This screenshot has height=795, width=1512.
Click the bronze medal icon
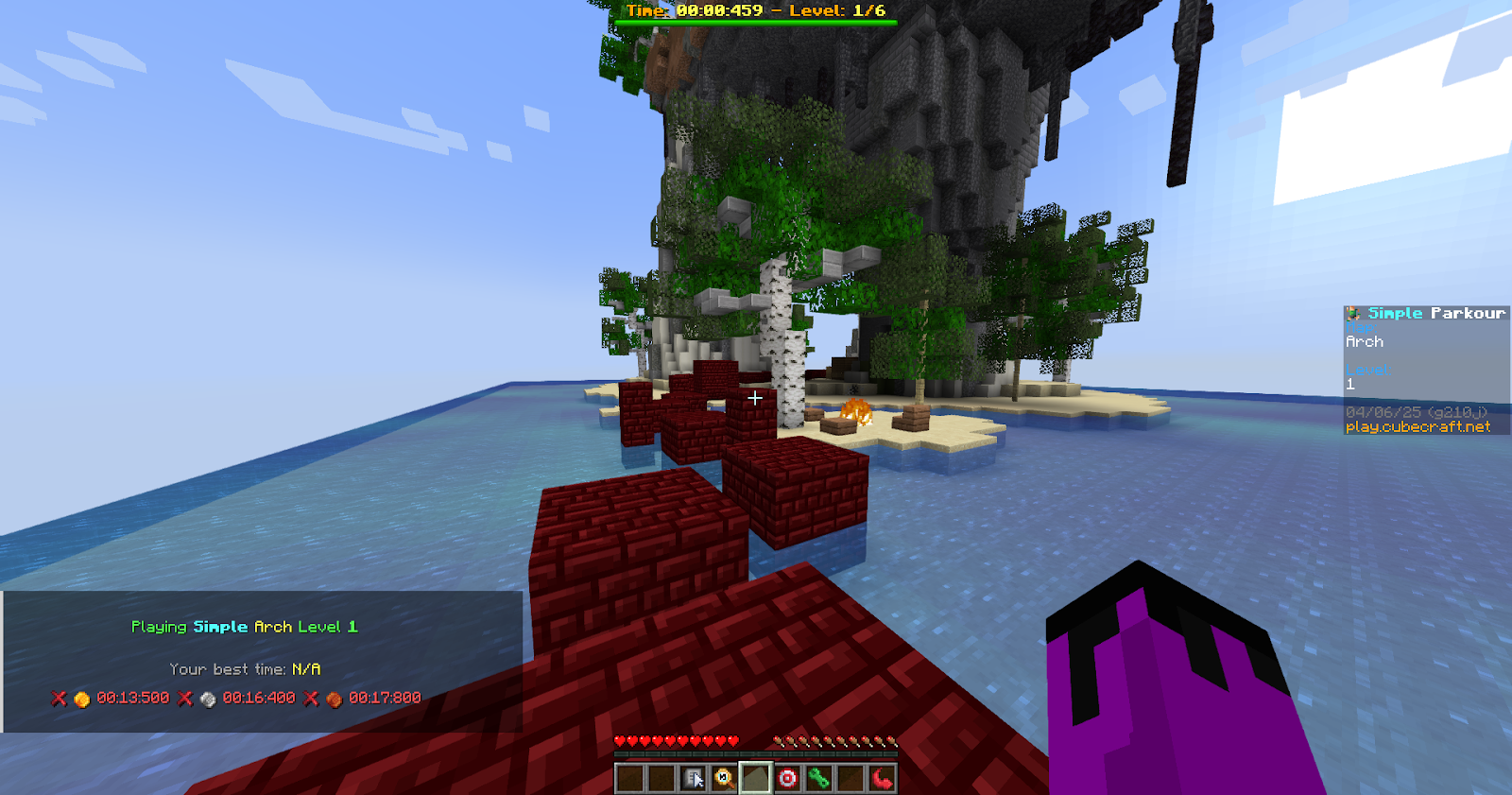[332, 699]
